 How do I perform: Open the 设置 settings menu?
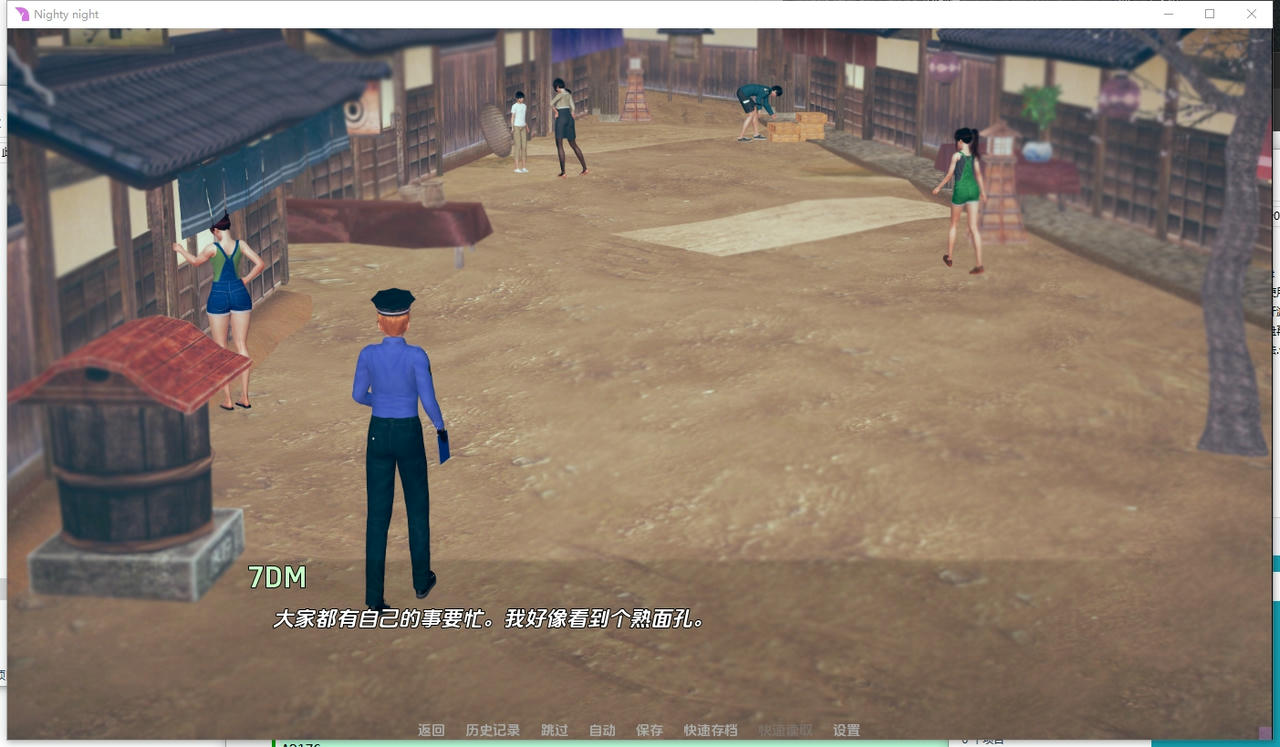click(846, 730)
